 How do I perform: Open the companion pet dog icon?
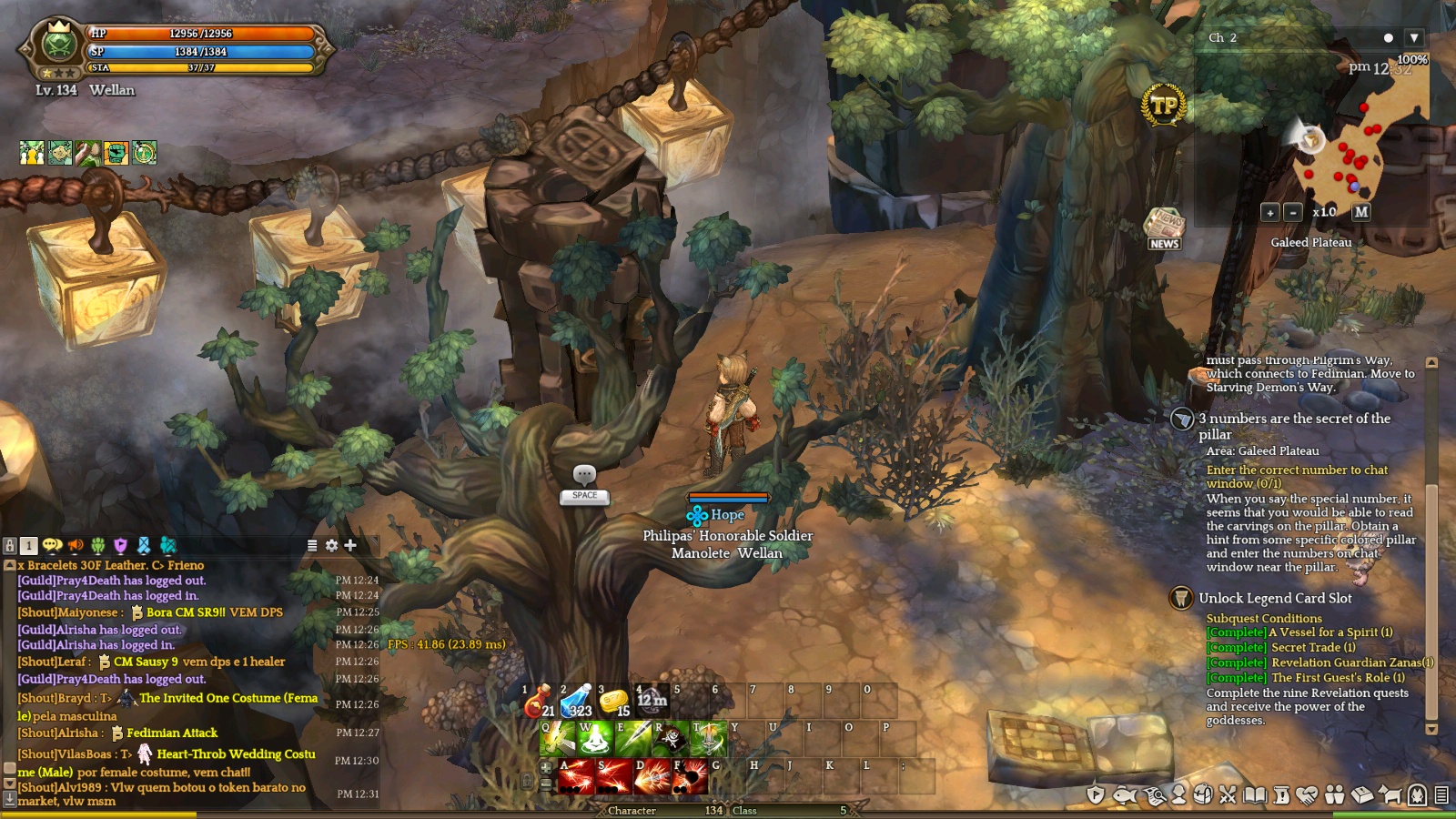pyautogui.click(x=1390, y=795)
